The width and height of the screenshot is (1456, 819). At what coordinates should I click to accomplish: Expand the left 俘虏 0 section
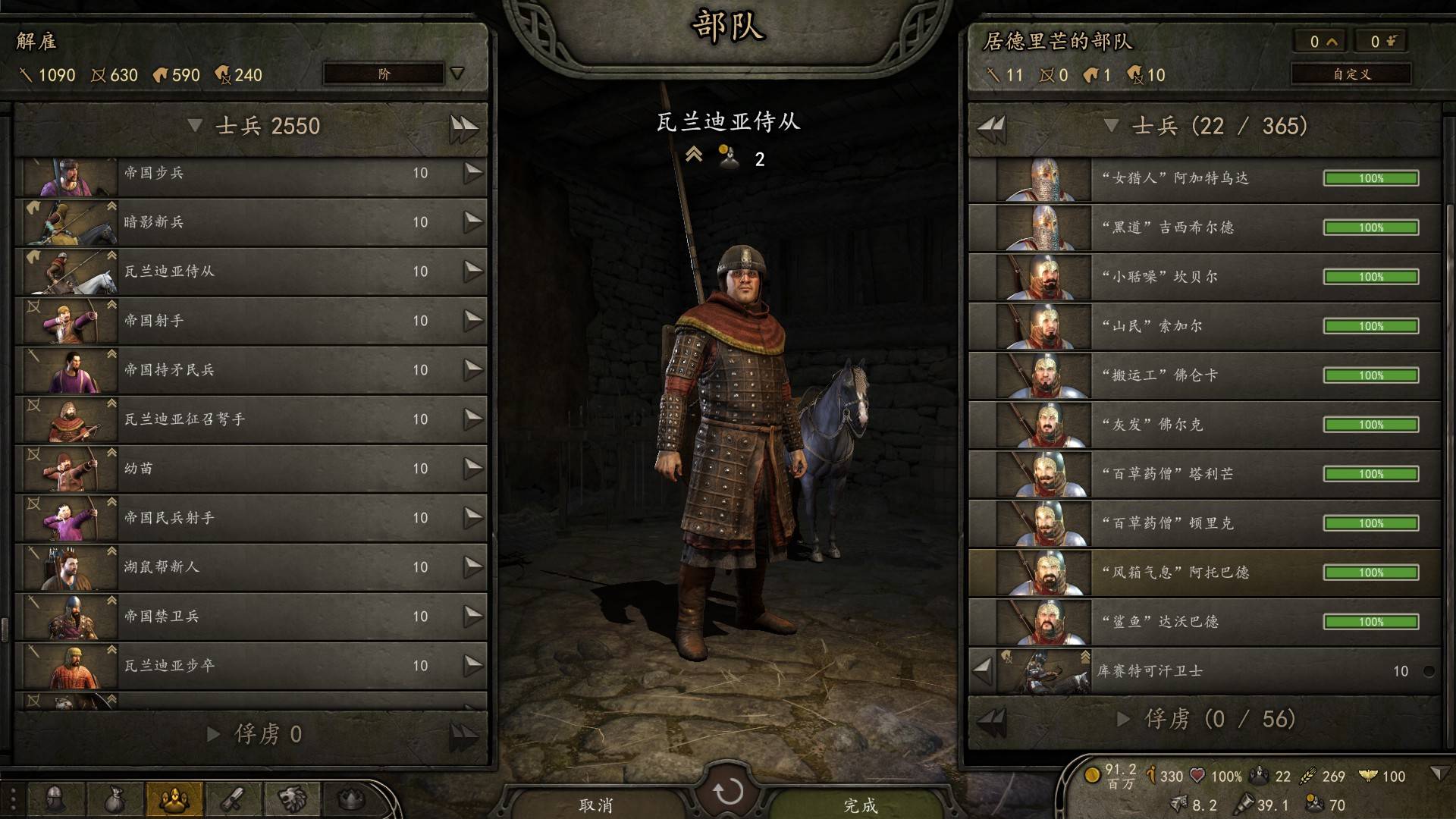point(214,734)
